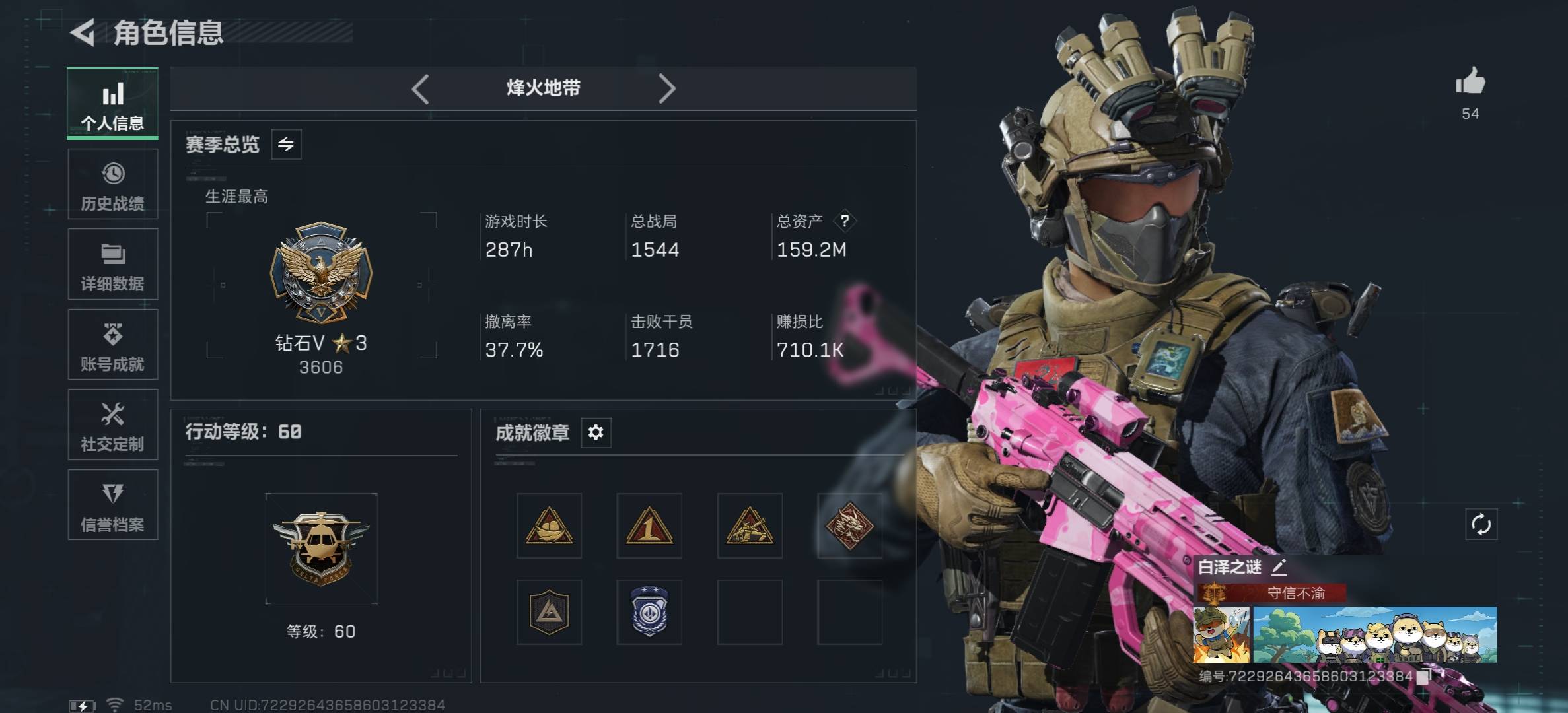This screenshot has height=713, width=1568.
Task: Switch to next game mode with right arrow
Action: coord(666,88)
